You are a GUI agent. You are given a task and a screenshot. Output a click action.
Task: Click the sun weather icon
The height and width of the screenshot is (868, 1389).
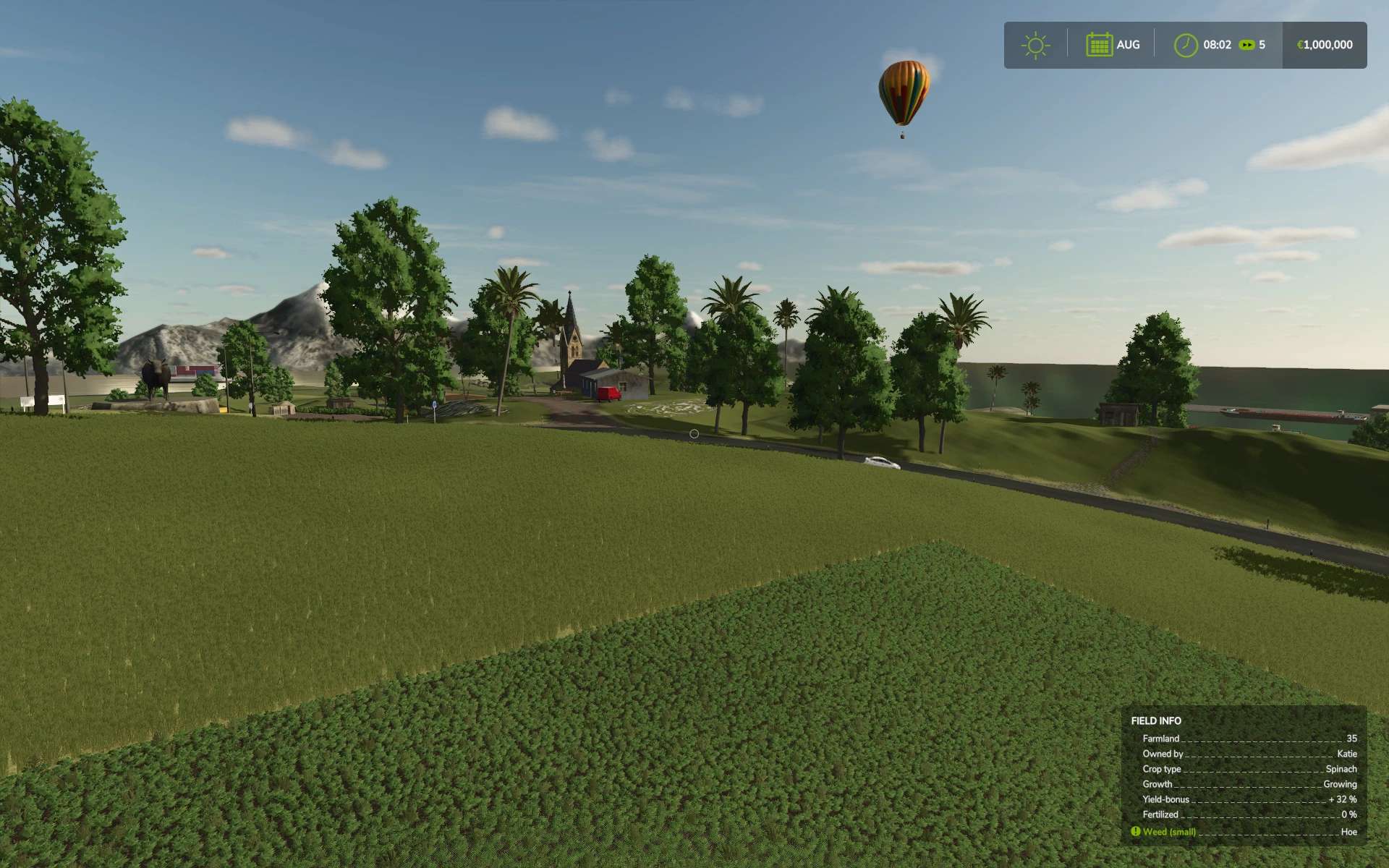point(1035,45)
